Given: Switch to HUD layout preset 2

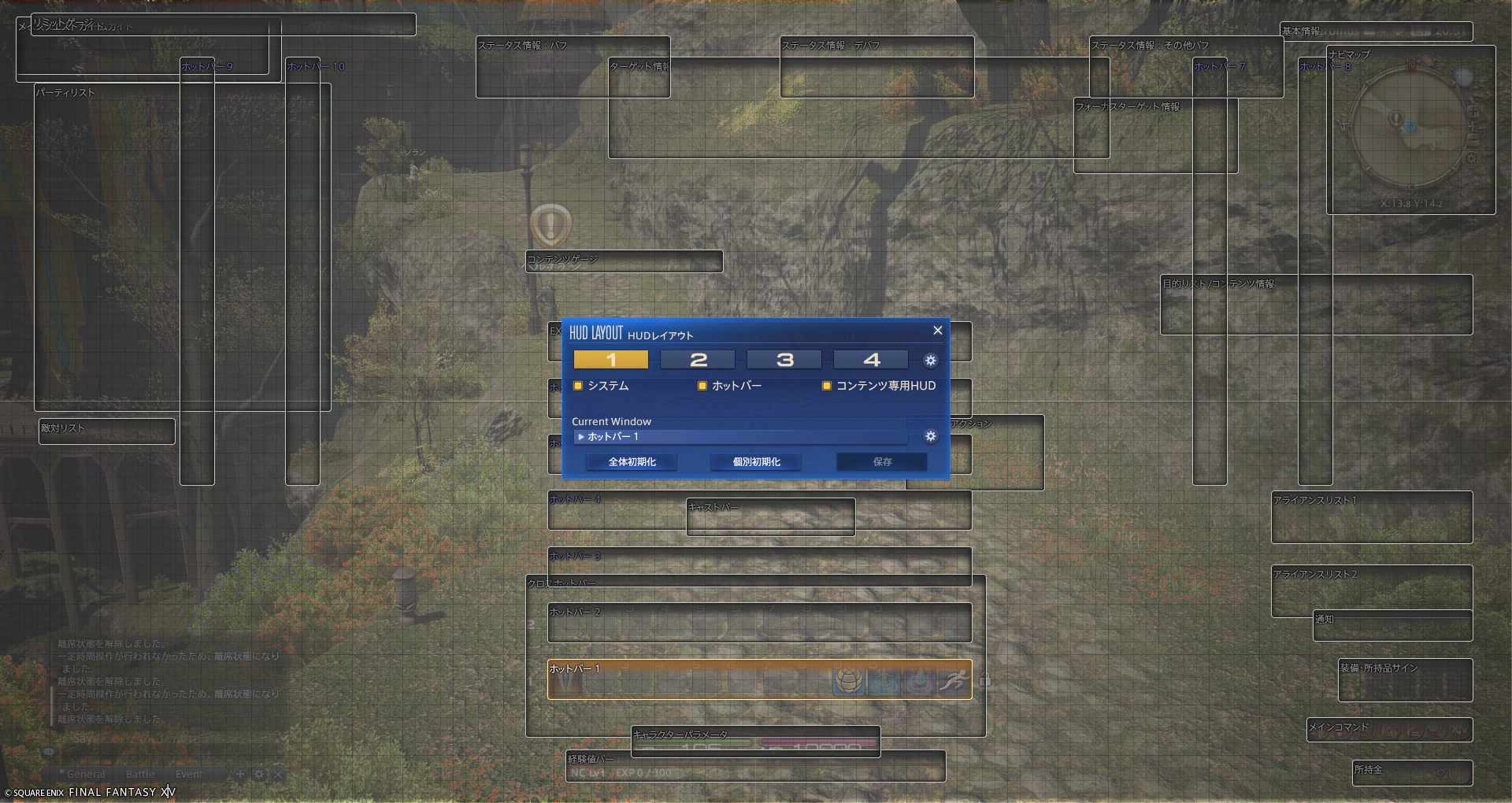Looking at the screenshot, I should click(697, 360).
